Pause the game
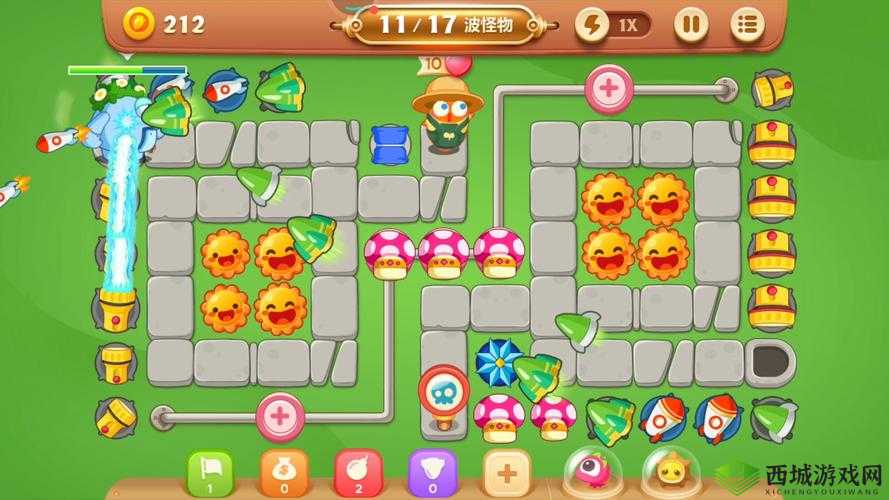 click(690, 24)
